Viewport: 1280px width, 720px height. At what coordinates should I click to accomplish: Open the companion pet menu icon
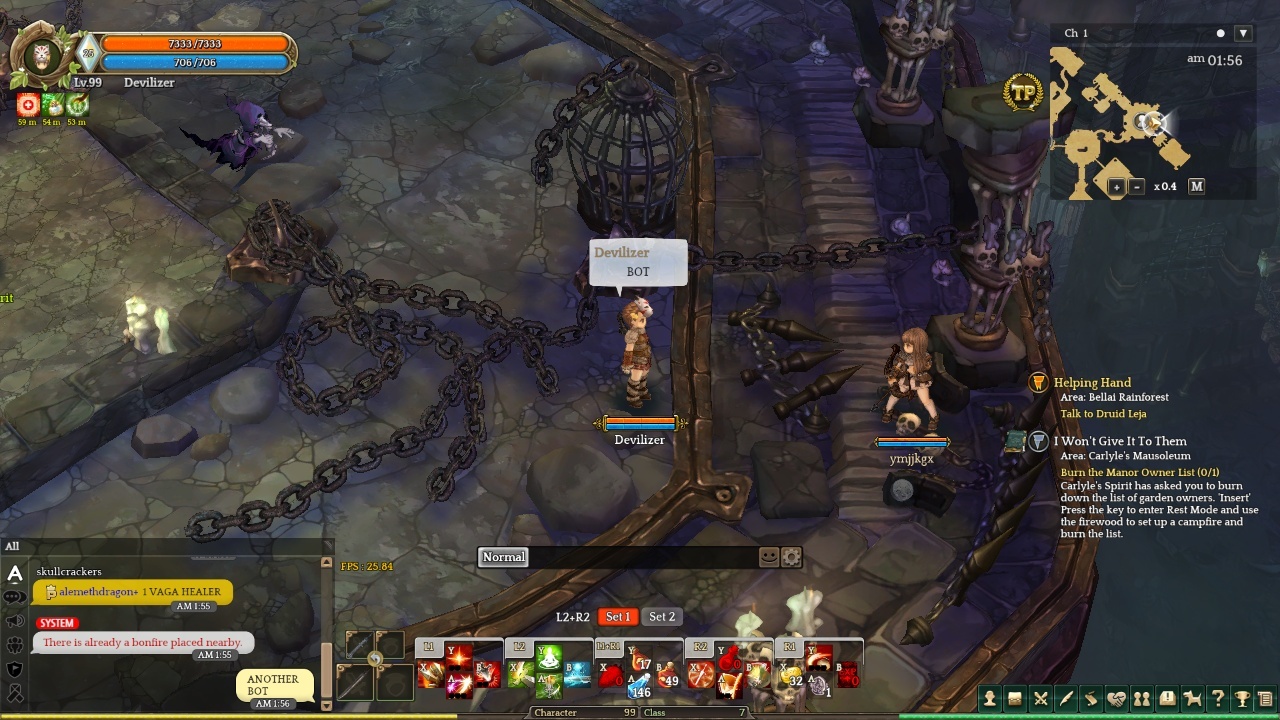(1192, 699)
